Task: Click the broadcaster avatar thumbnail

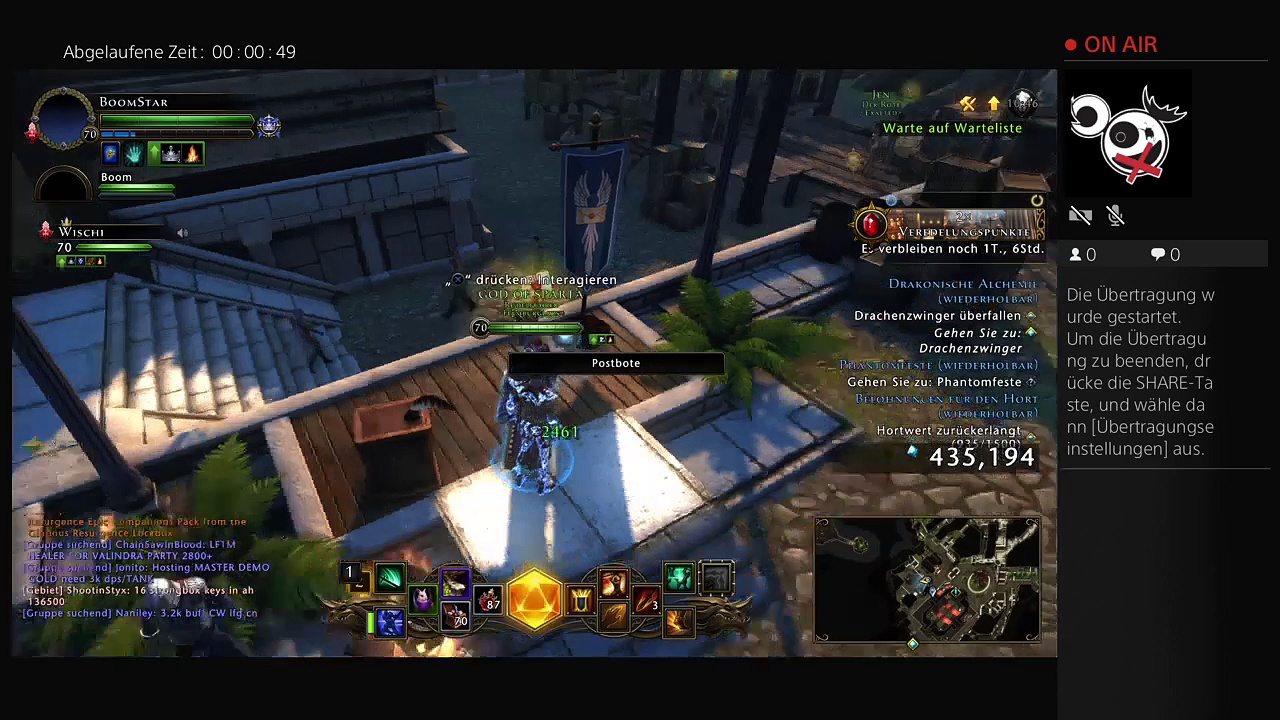Action: [x=1129, y=134]
